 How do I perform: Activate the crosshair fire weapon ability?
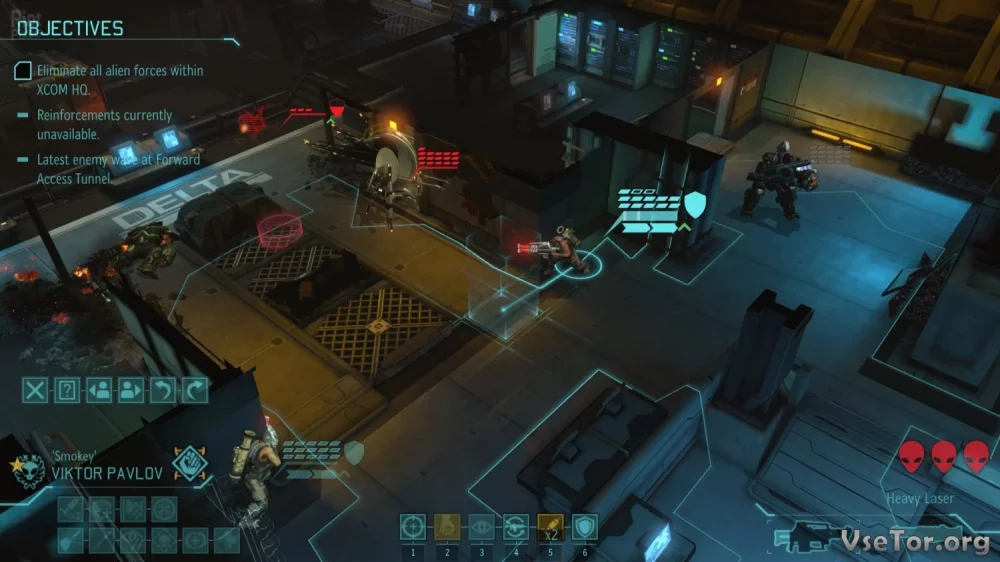click(413, 527)
